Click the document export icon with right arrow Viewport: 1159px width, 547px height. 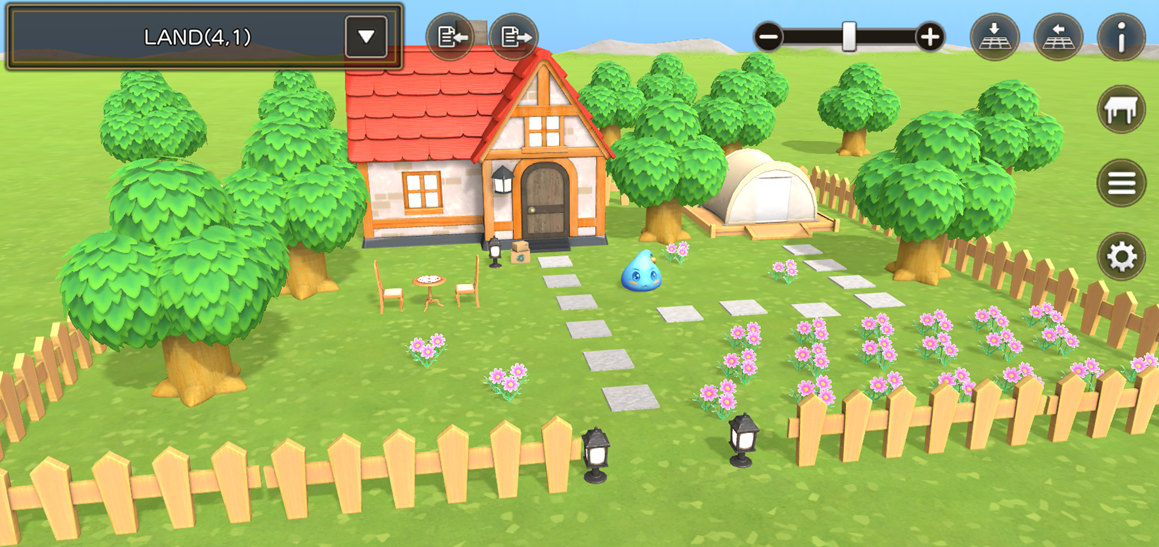514,38
